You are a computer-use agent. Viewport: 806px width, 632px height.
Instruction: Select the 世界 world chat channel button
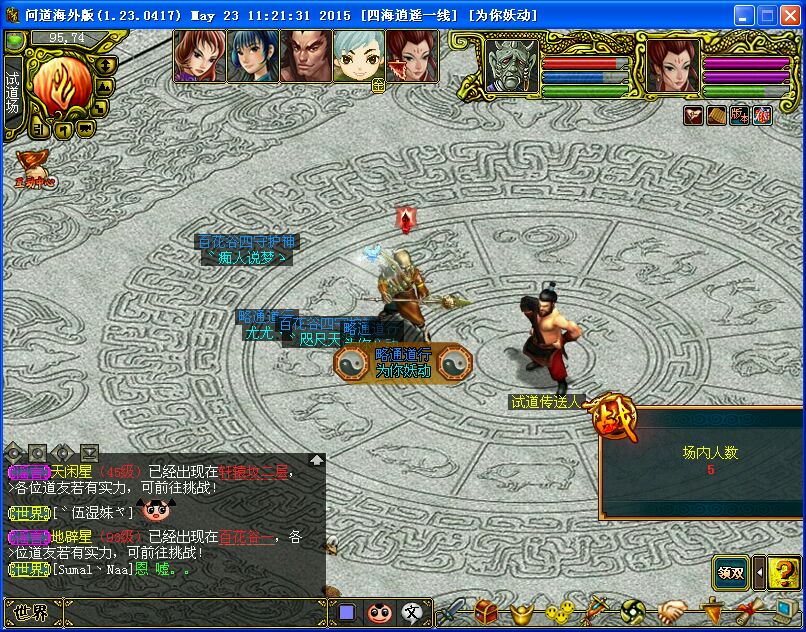point(31,612)
